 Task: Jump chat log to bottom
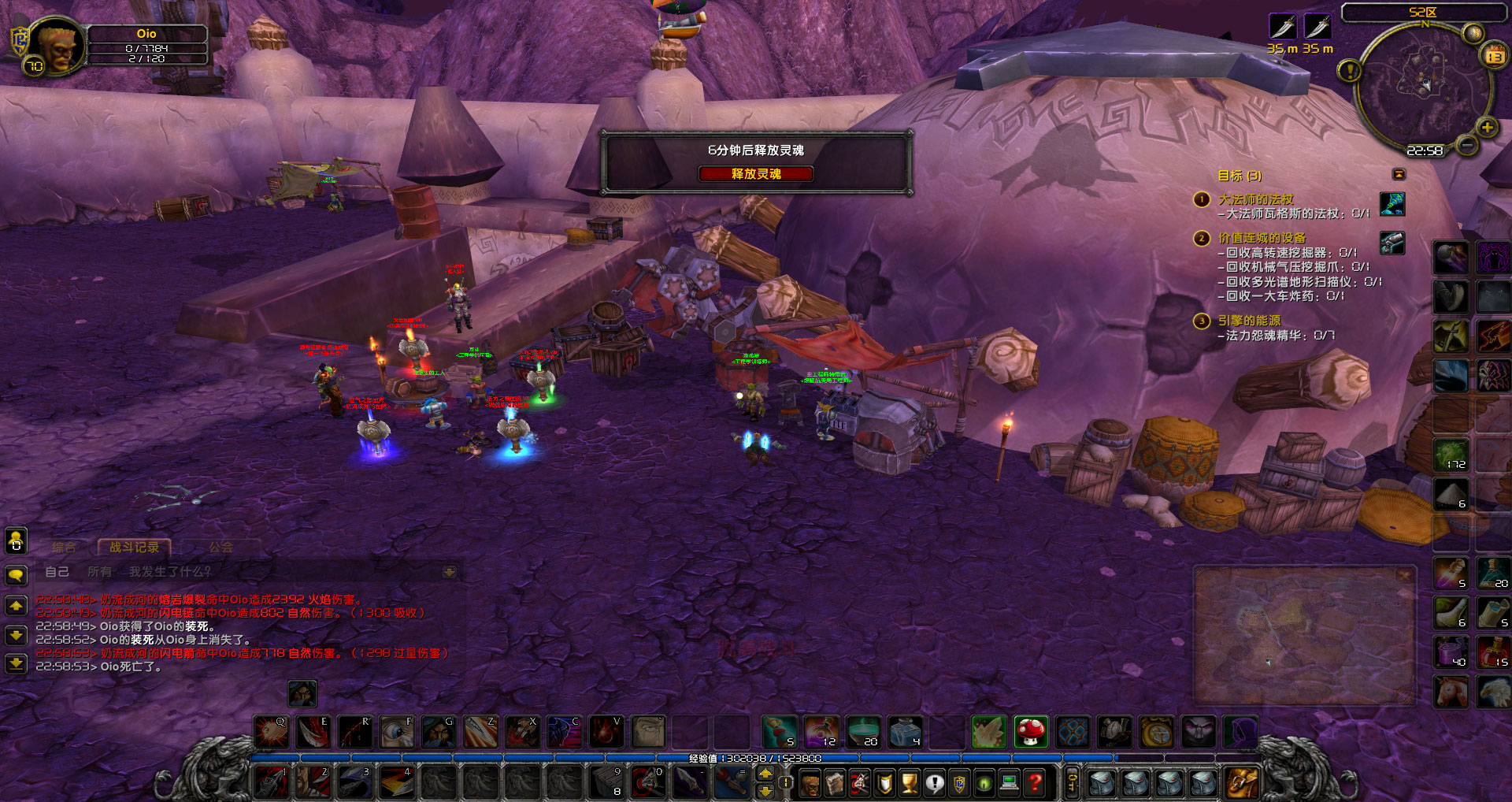click(16, 663)
